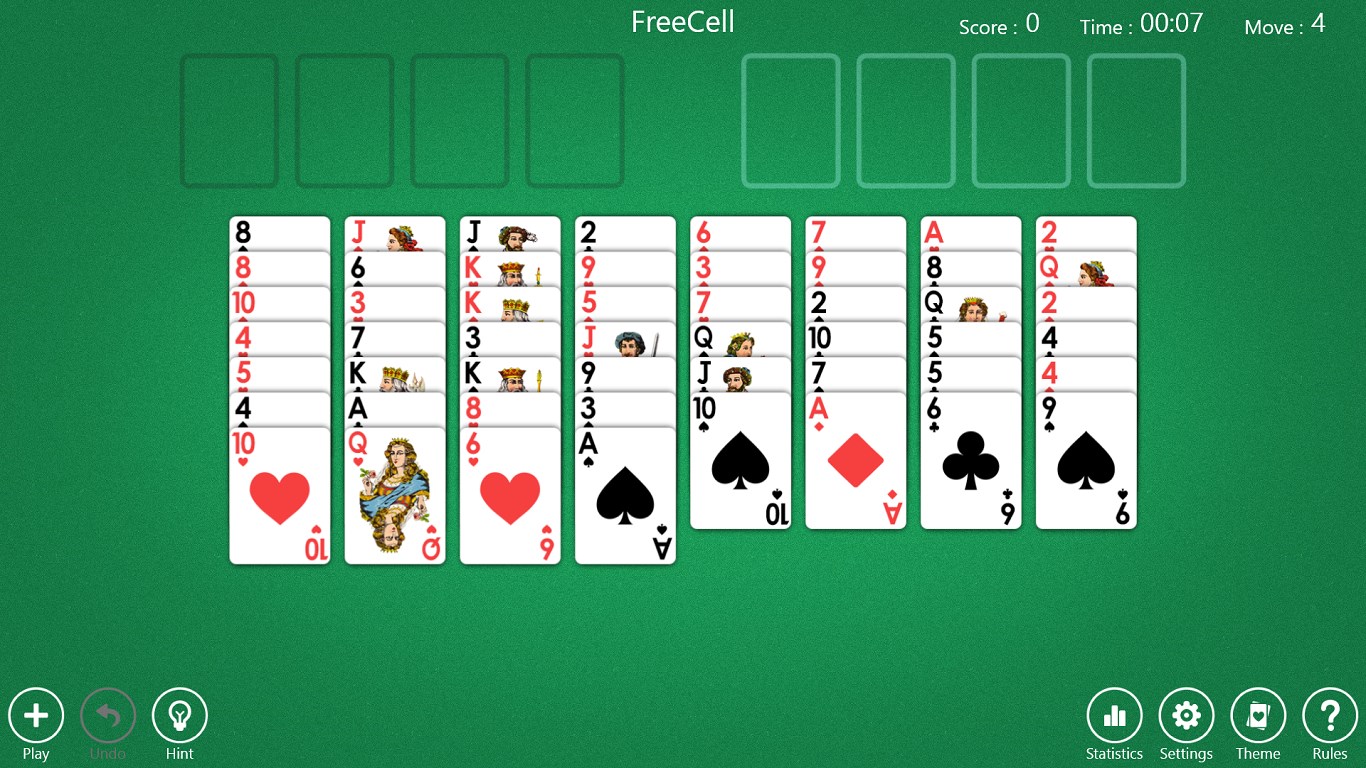
Task: Click the leftmost empty free cell slot
Action: (229, 120)
